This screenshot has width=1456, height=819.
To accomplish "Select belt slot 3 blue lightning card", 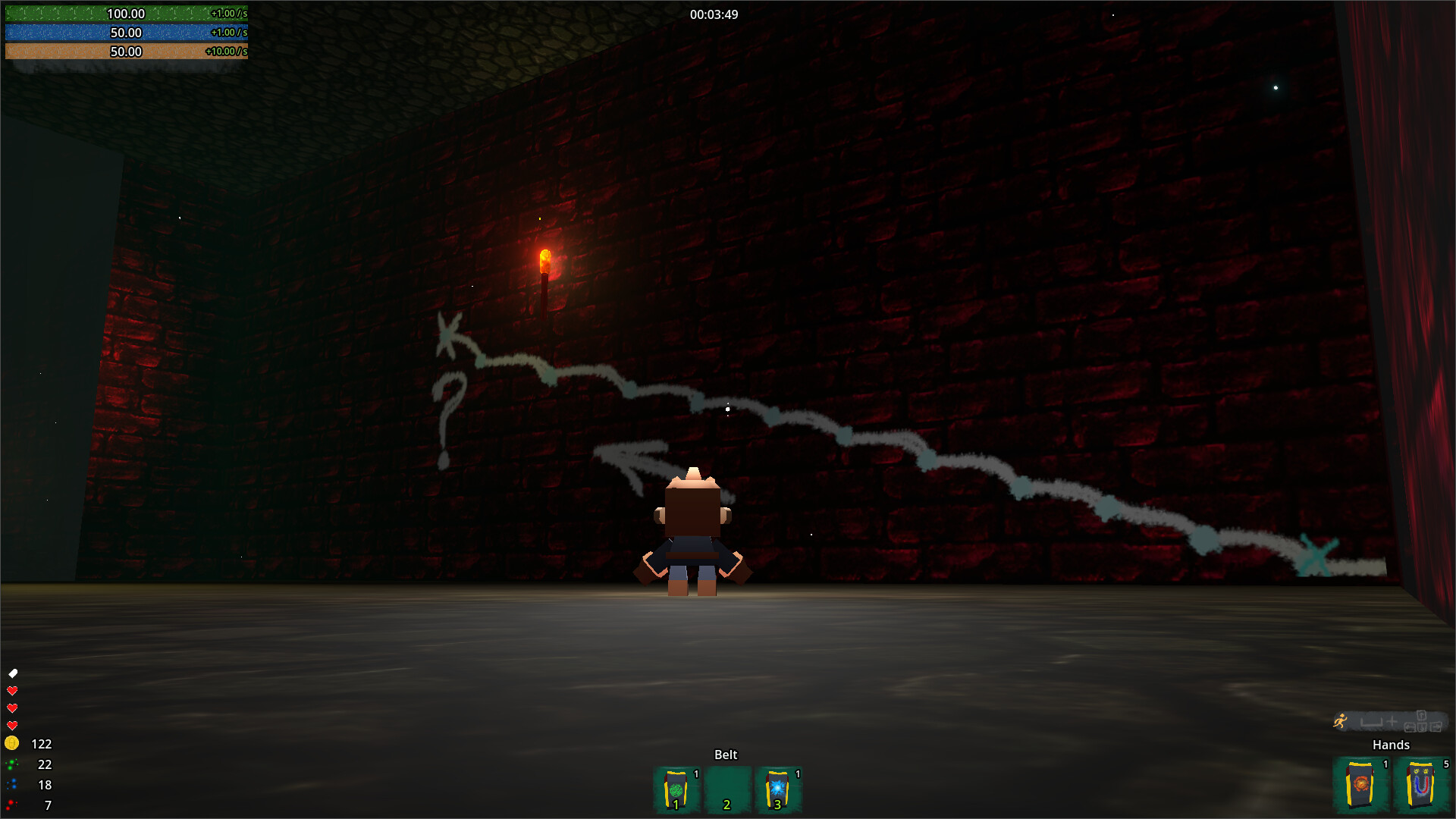I will (x=778, y=789).
